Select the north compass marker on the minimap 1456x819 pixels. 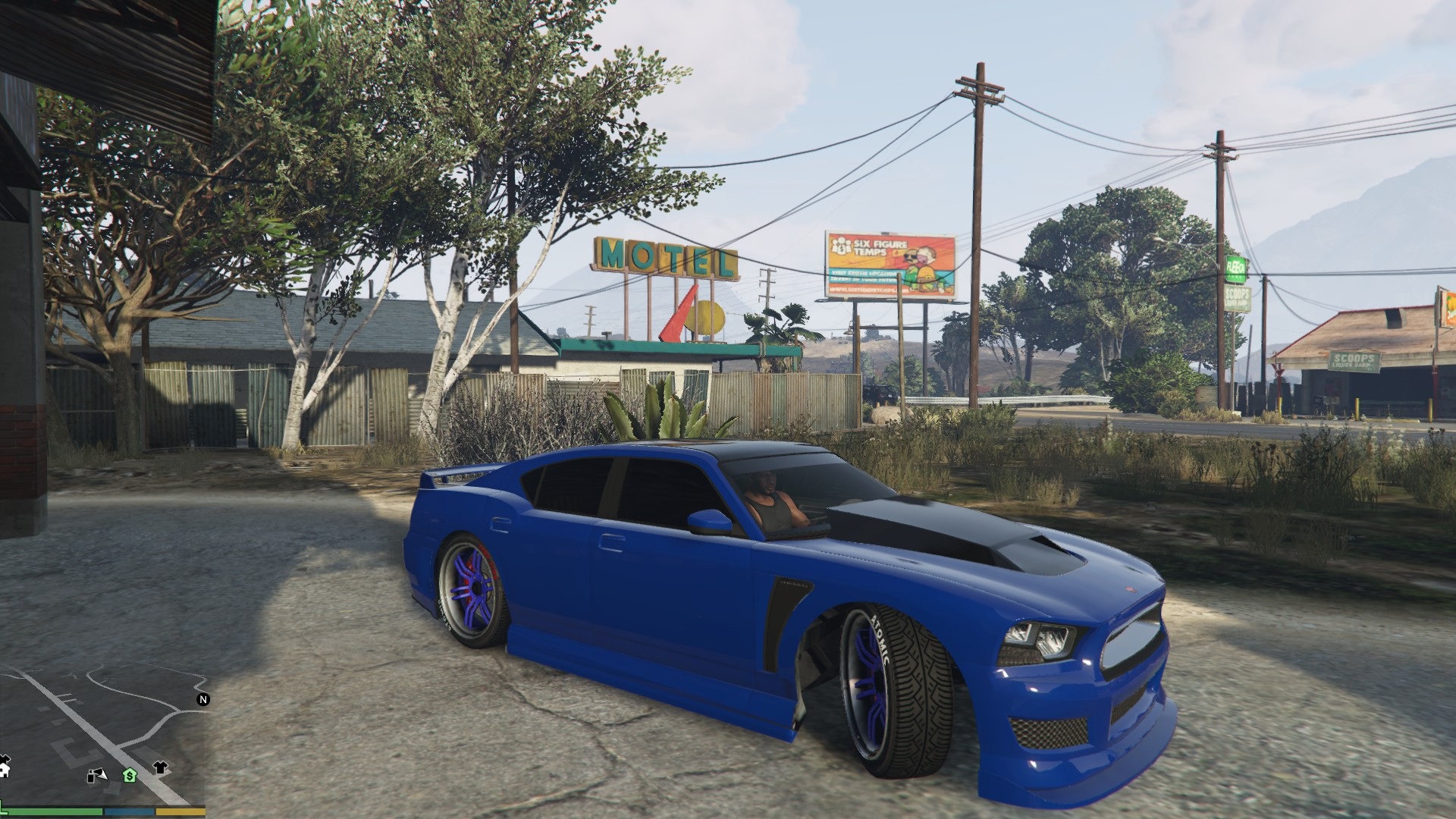(203, 699)
